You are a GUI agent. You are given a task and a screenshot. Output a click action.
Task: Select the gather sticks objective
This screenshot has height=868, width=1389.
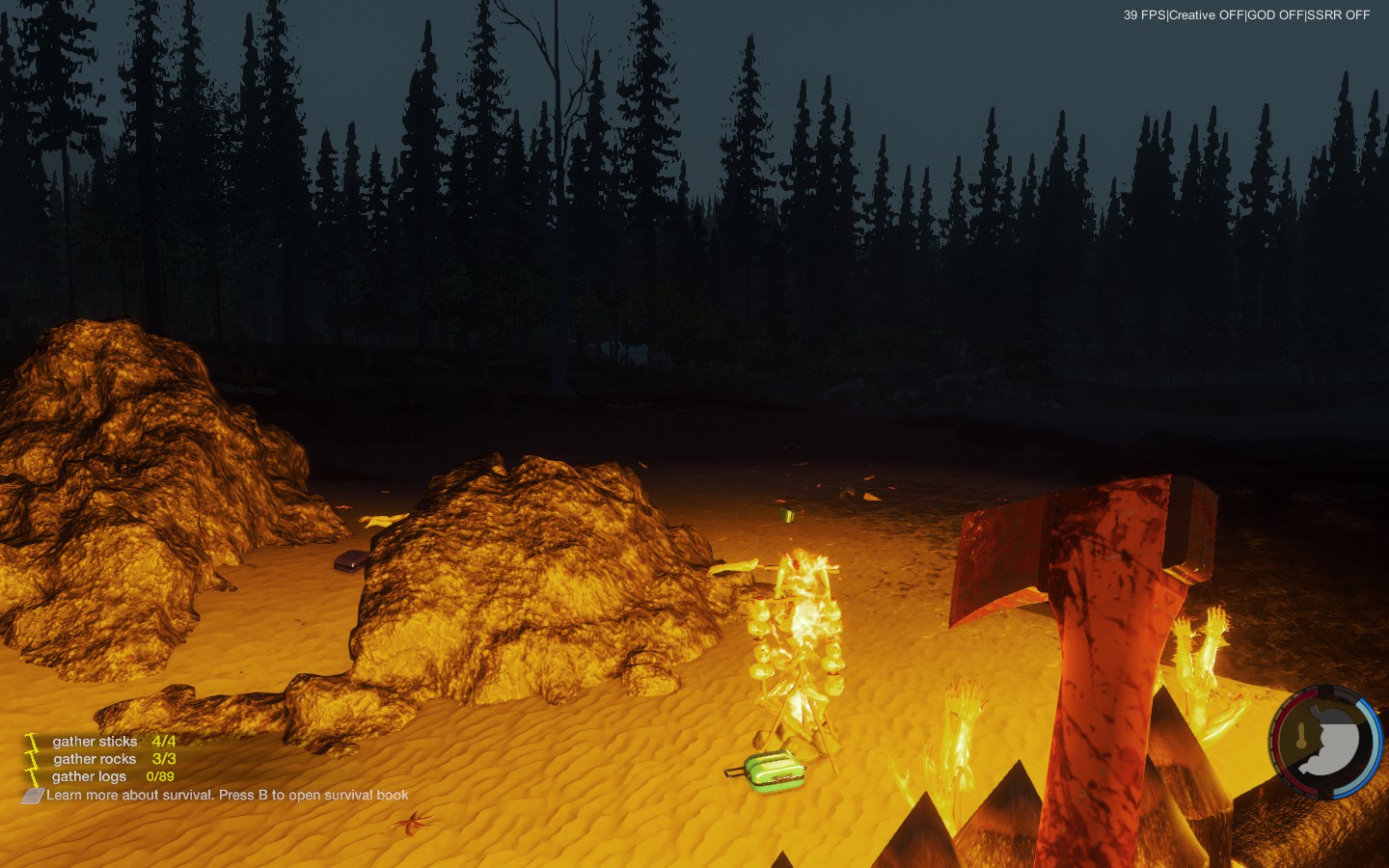point(95,742)
